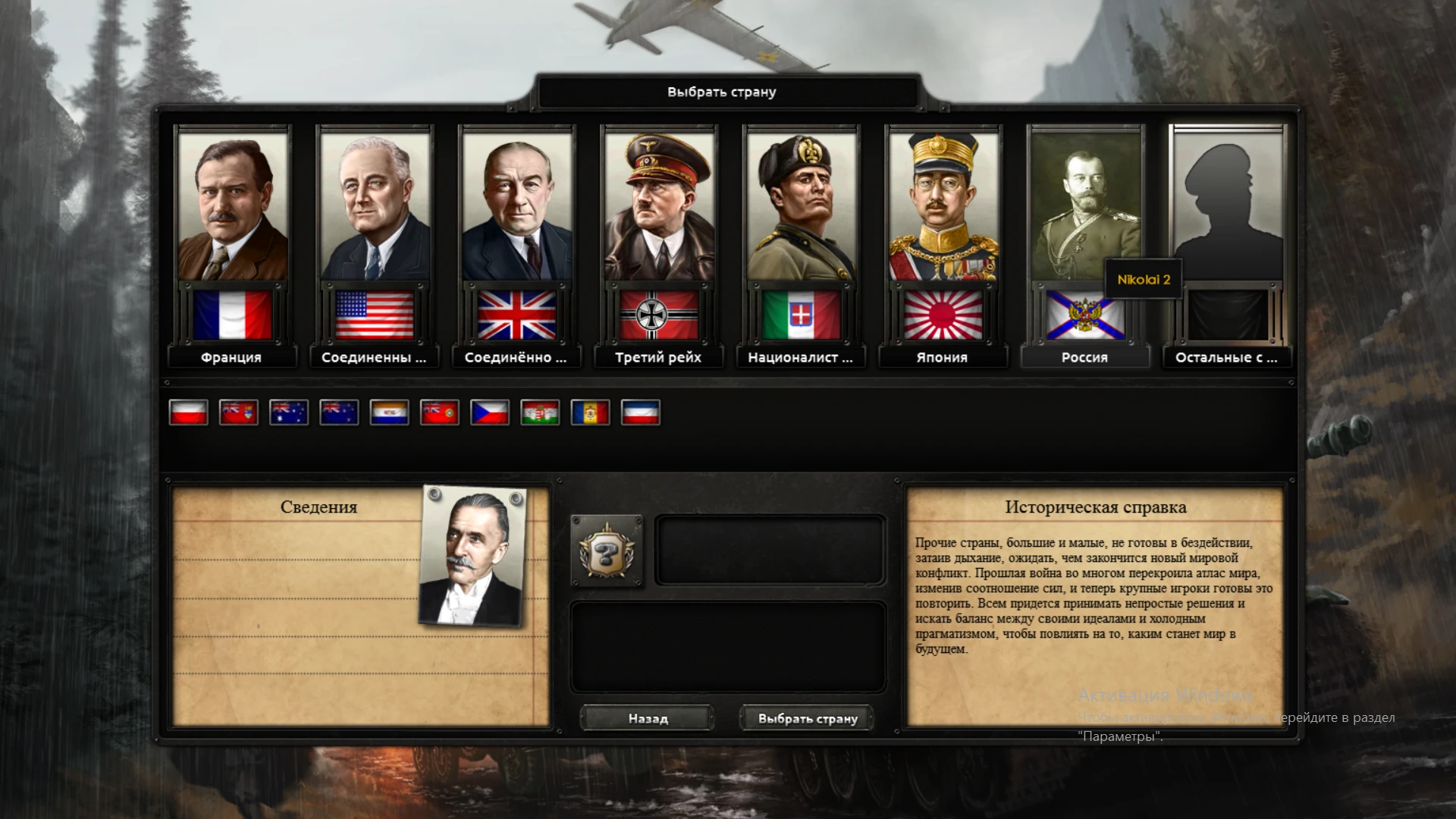
Task: Select the Poland flag icon
Action: point(187,413)
